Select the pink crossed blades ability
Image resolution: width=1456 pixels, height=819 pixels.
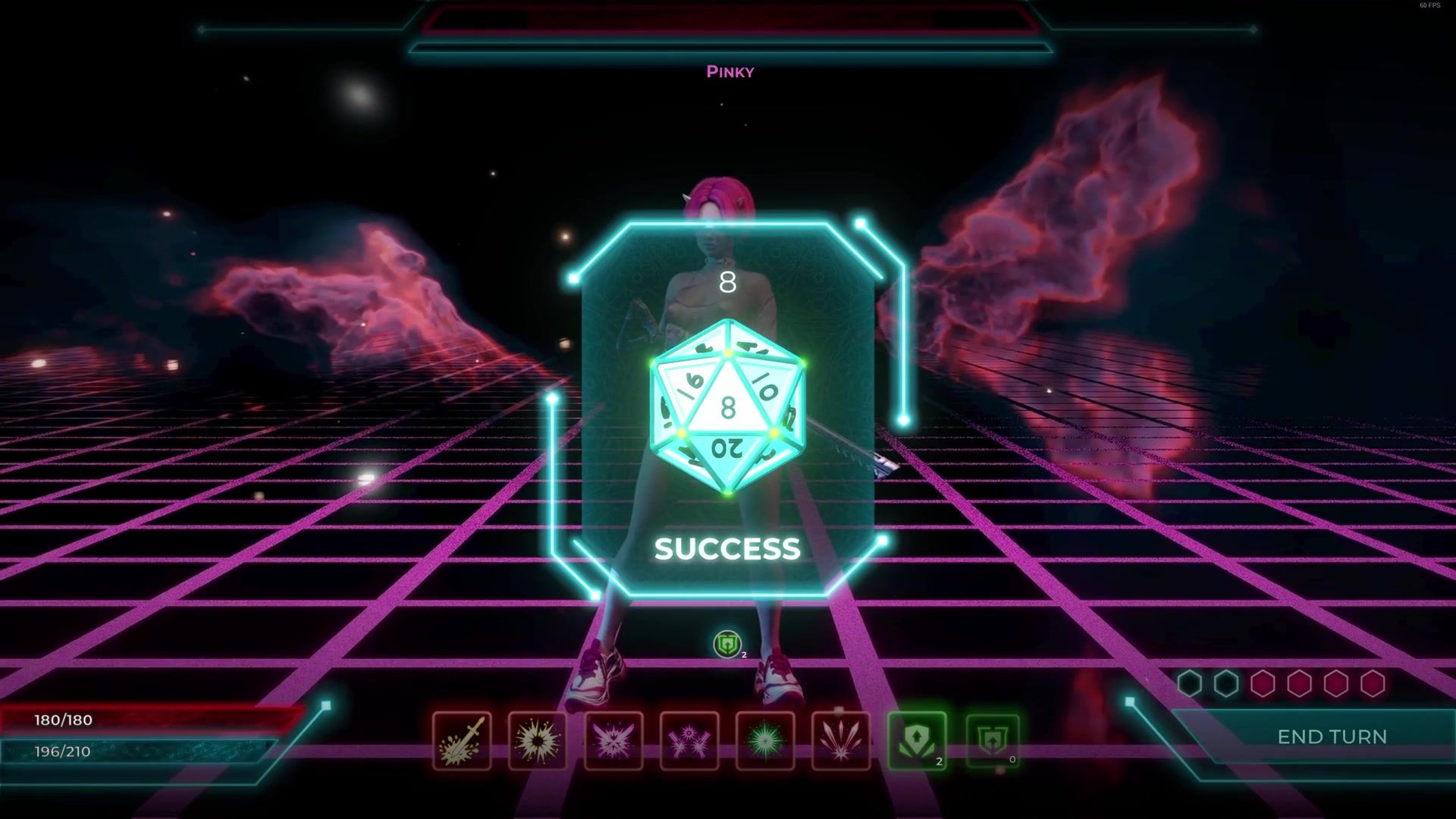[x=613, y=741]
